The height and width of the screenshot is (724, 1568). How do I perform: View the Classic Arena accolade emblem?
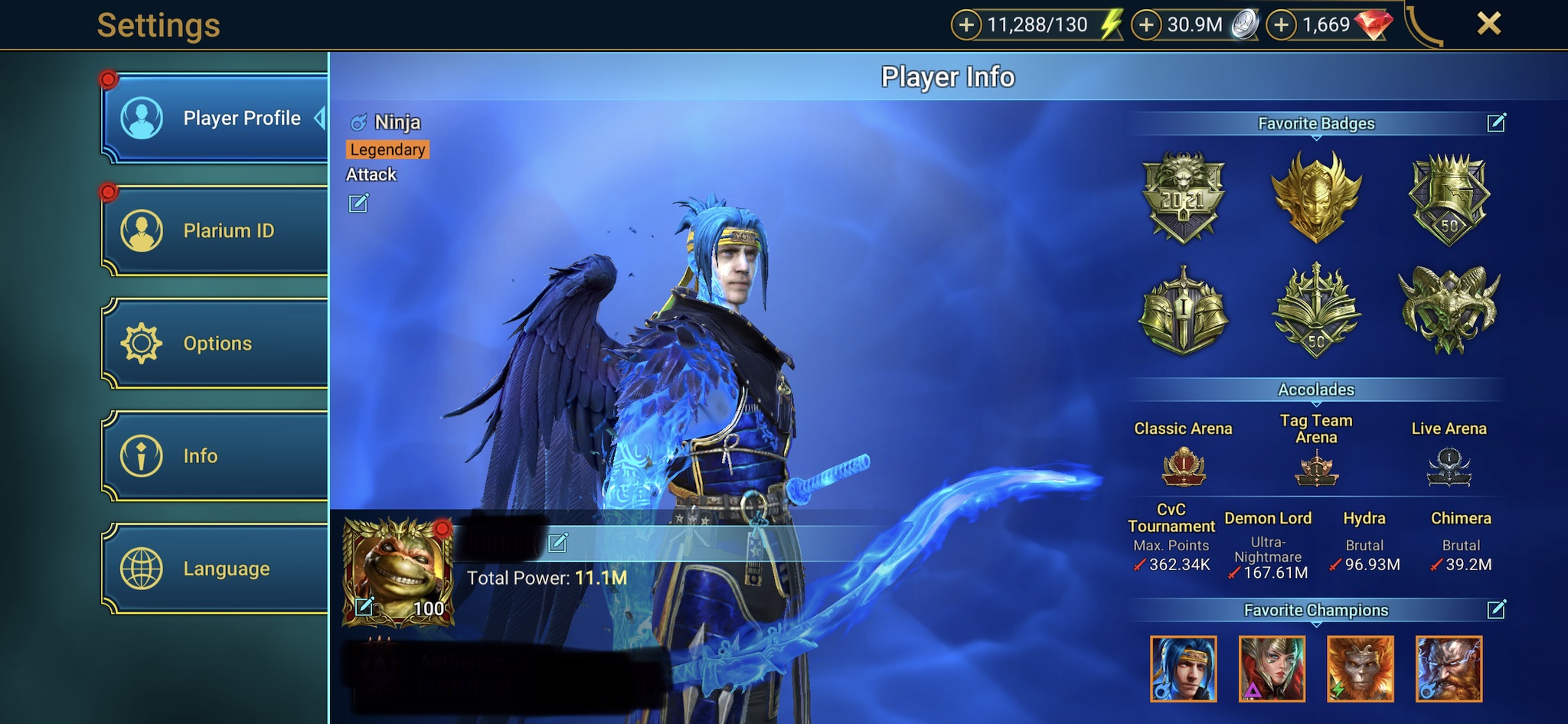click(1184, 467)
